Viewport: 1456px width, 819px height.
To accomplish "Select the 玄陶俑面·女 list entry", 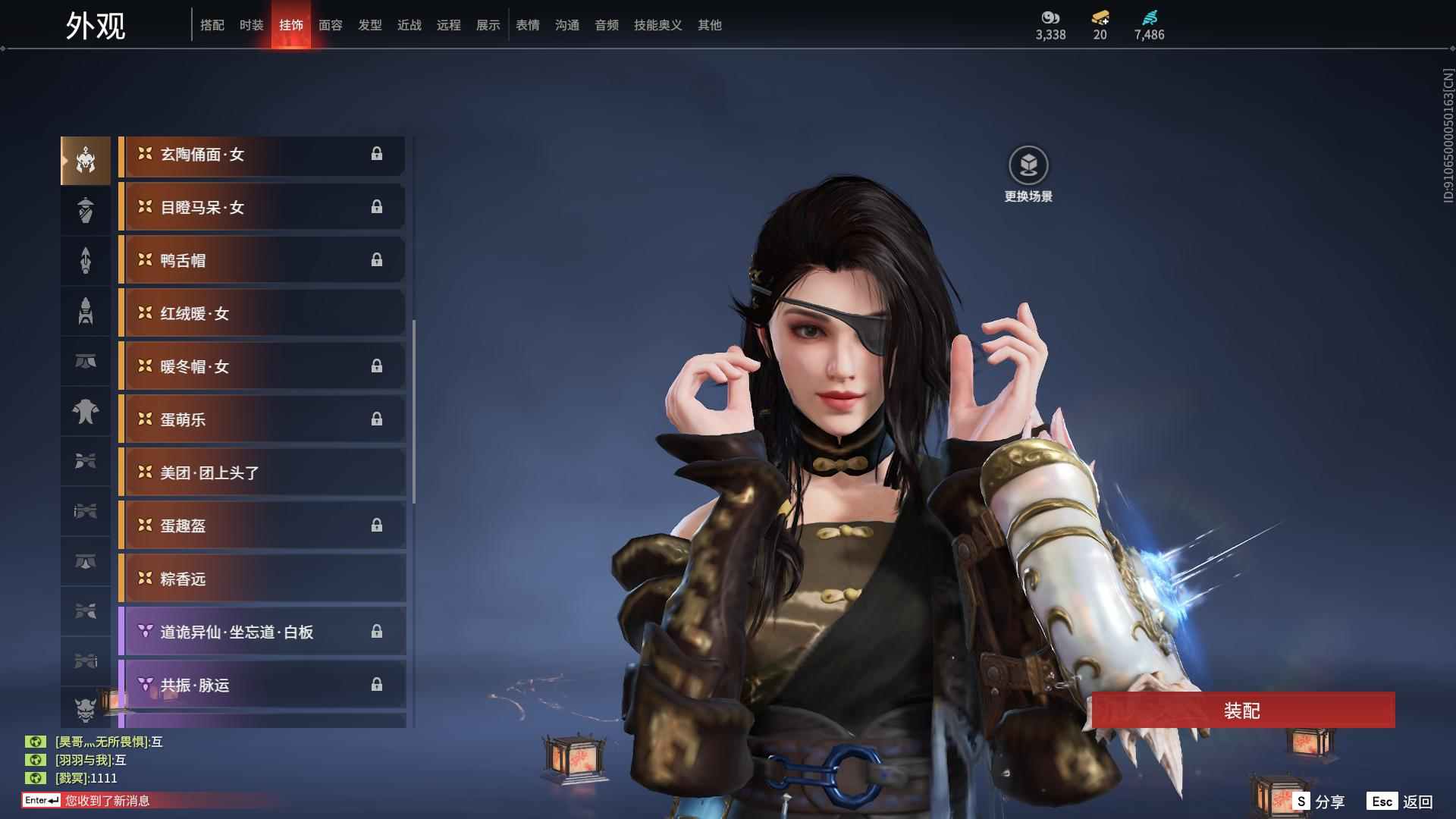I will click(x=262, y=155).
